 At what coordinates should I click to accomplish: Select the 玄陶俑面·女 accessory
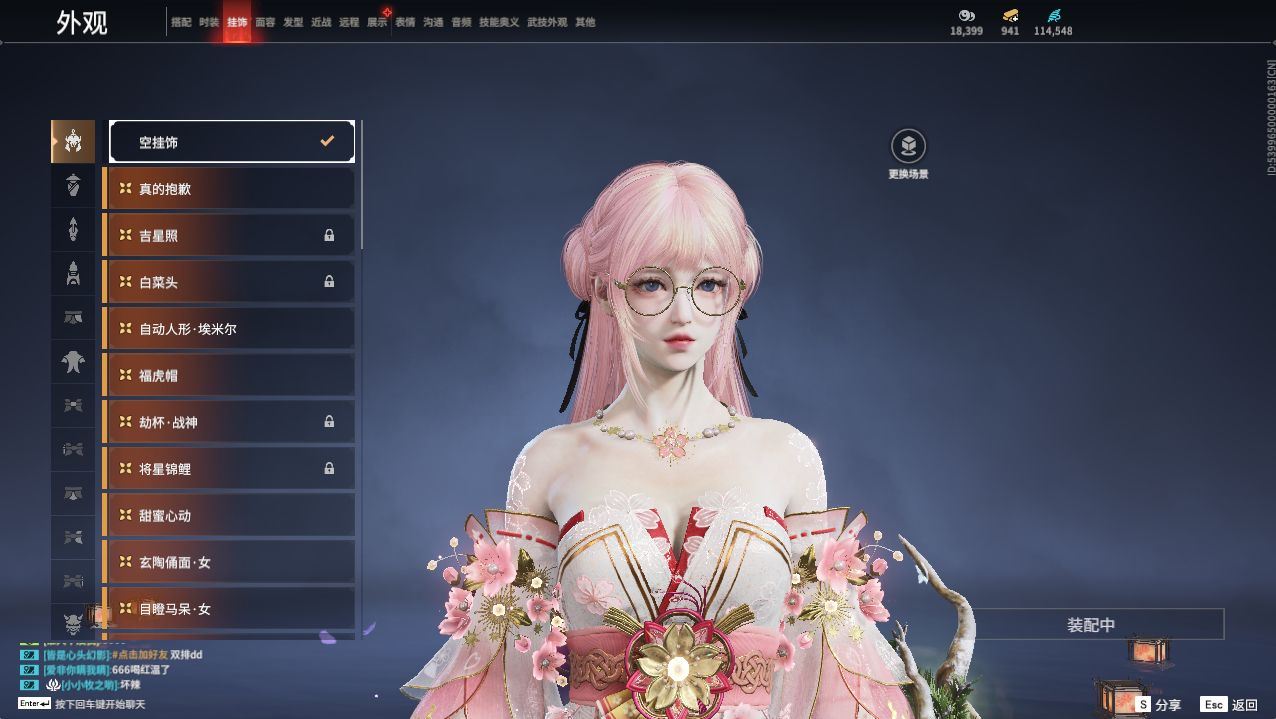[229, 563]
